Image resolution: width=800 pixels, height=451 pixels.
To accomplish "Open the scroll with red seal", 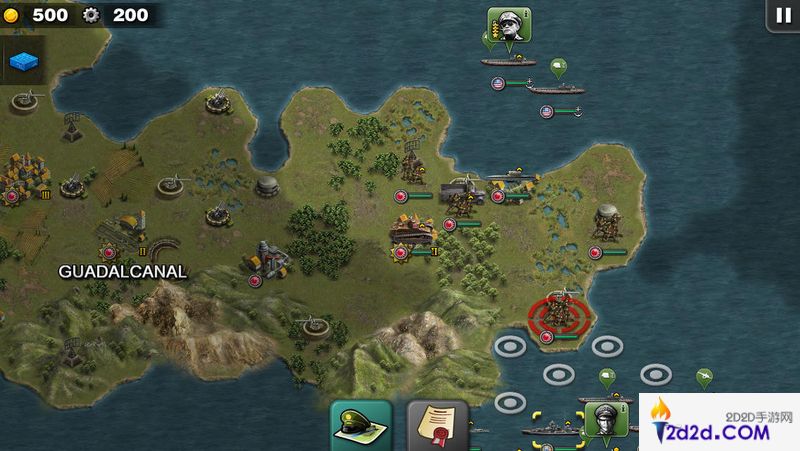I will tap(437, 426).
